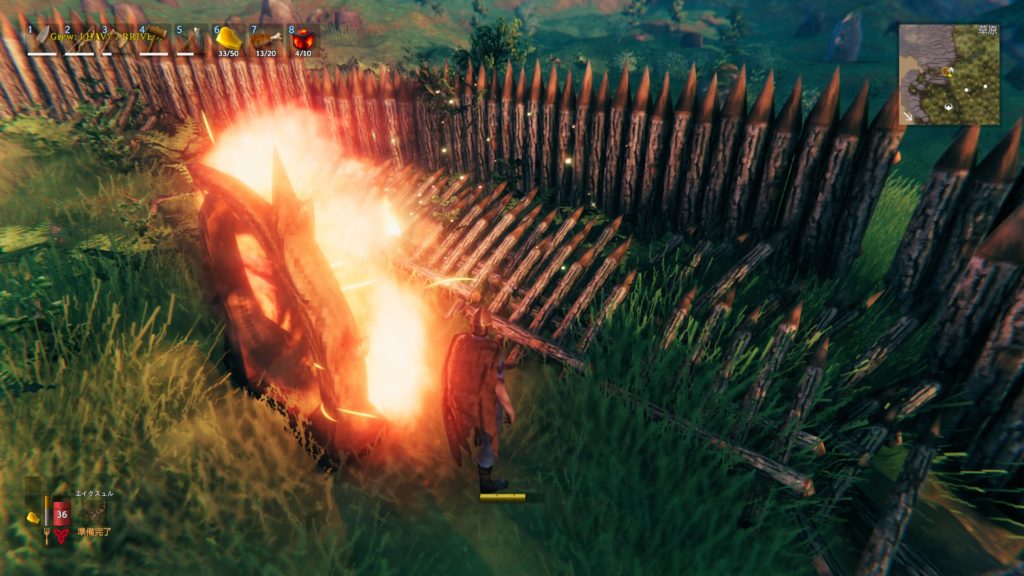The height and width of the screenshot is (576, 1024).
Task: Click the active yellow food status icon
Action: (x=33, y=516)
